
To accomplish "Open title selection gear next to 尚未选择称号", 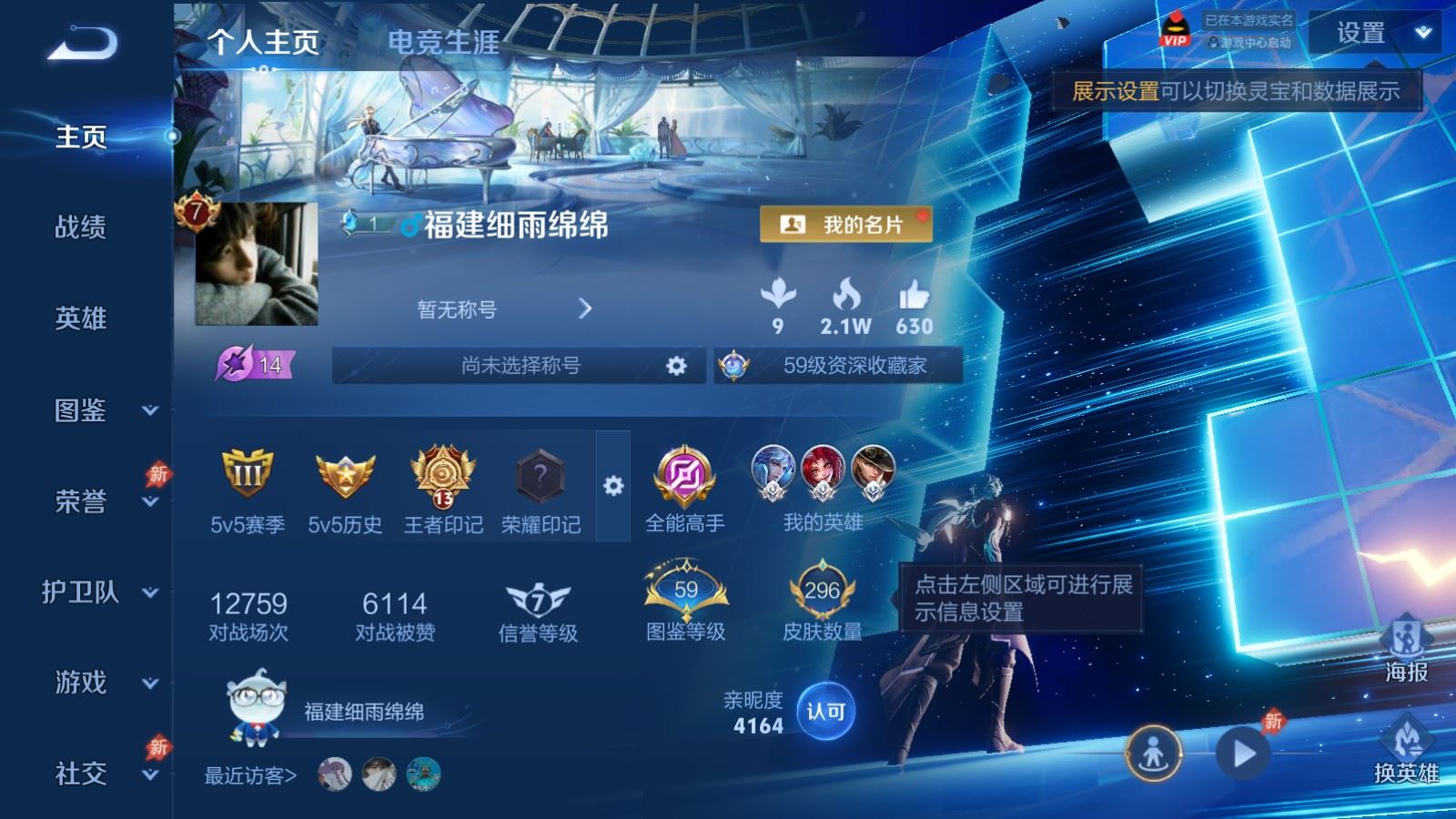I will (676, 366).
